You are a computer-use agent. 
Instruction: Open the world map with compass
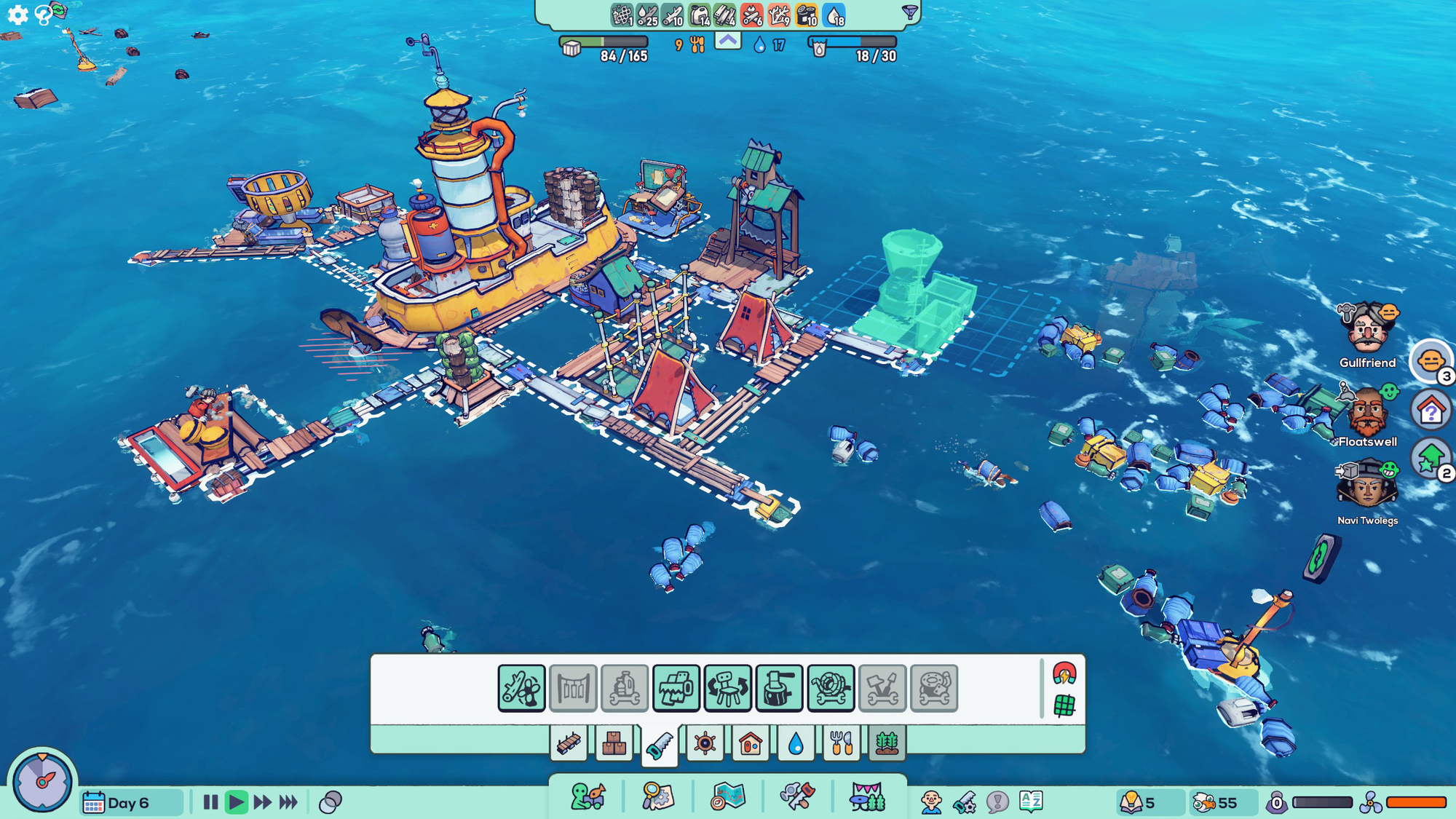[x=728, y=797]
